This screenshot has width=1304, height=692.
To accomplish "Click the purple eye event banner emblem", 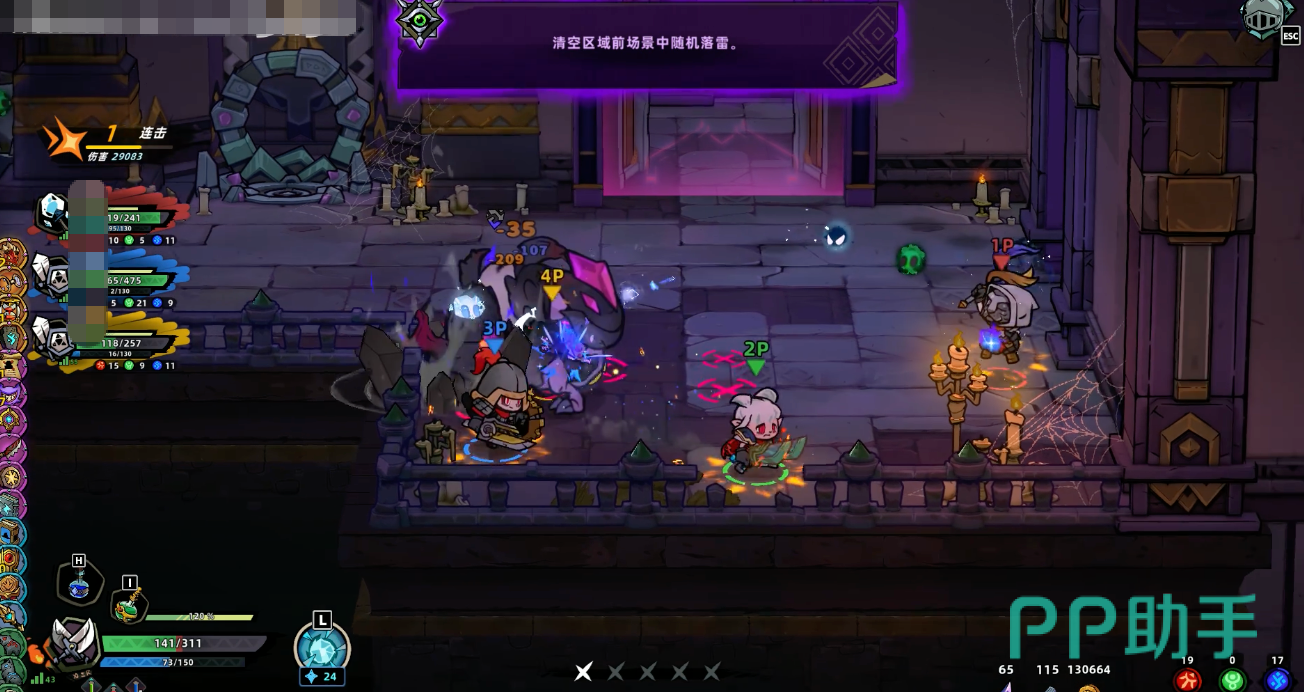I will click(x=419, y=21).
